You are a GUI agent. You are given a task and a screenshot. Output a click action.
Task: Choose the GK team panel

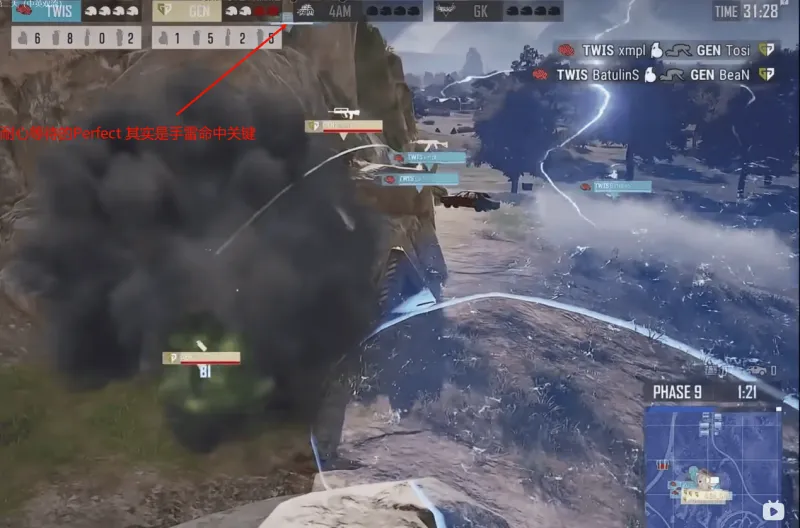498,12
